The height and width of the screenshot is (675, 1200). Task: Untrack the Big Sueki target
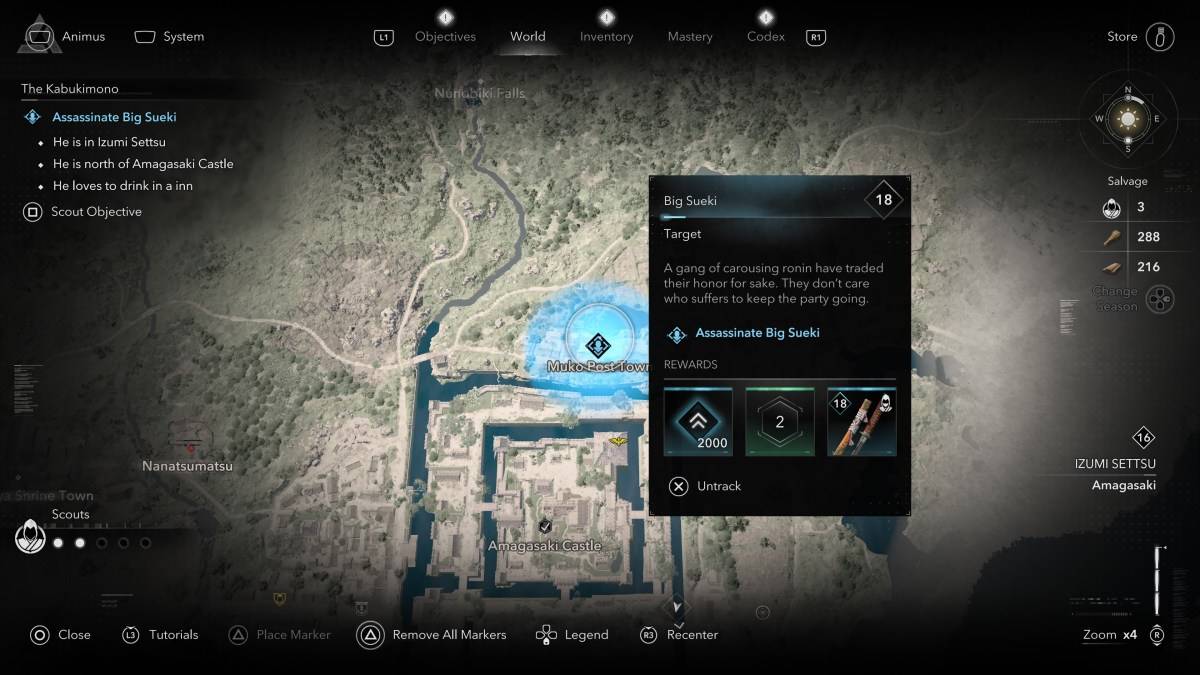[x=706, y=486]
